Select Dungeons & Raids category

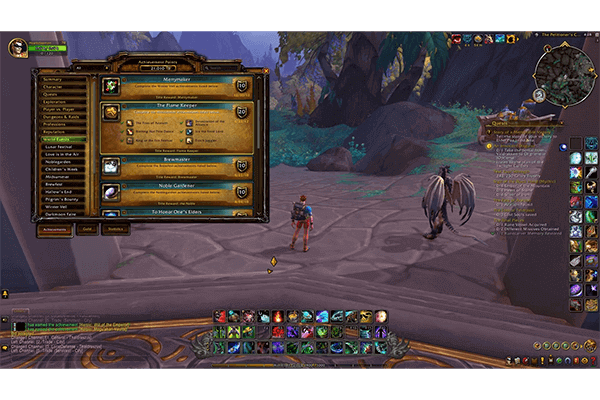[x=60, y=115]
